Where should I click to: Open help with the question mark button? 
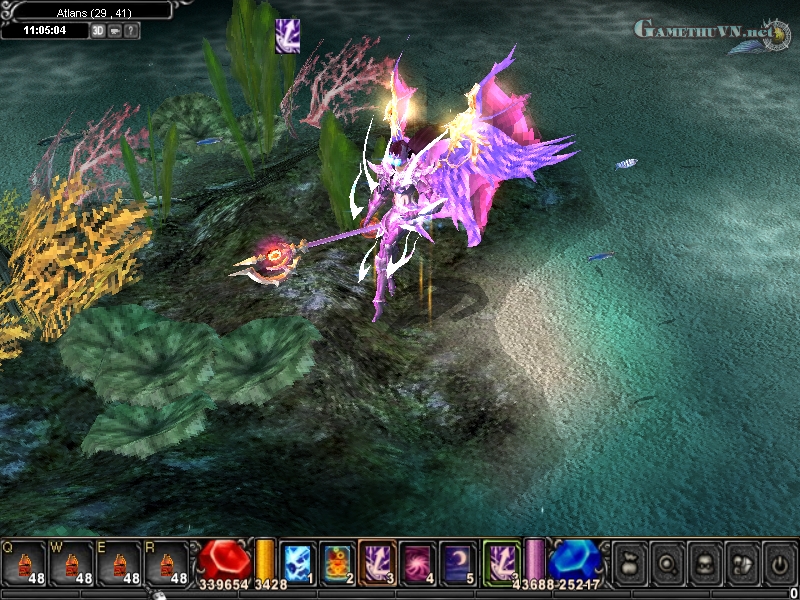132,30
